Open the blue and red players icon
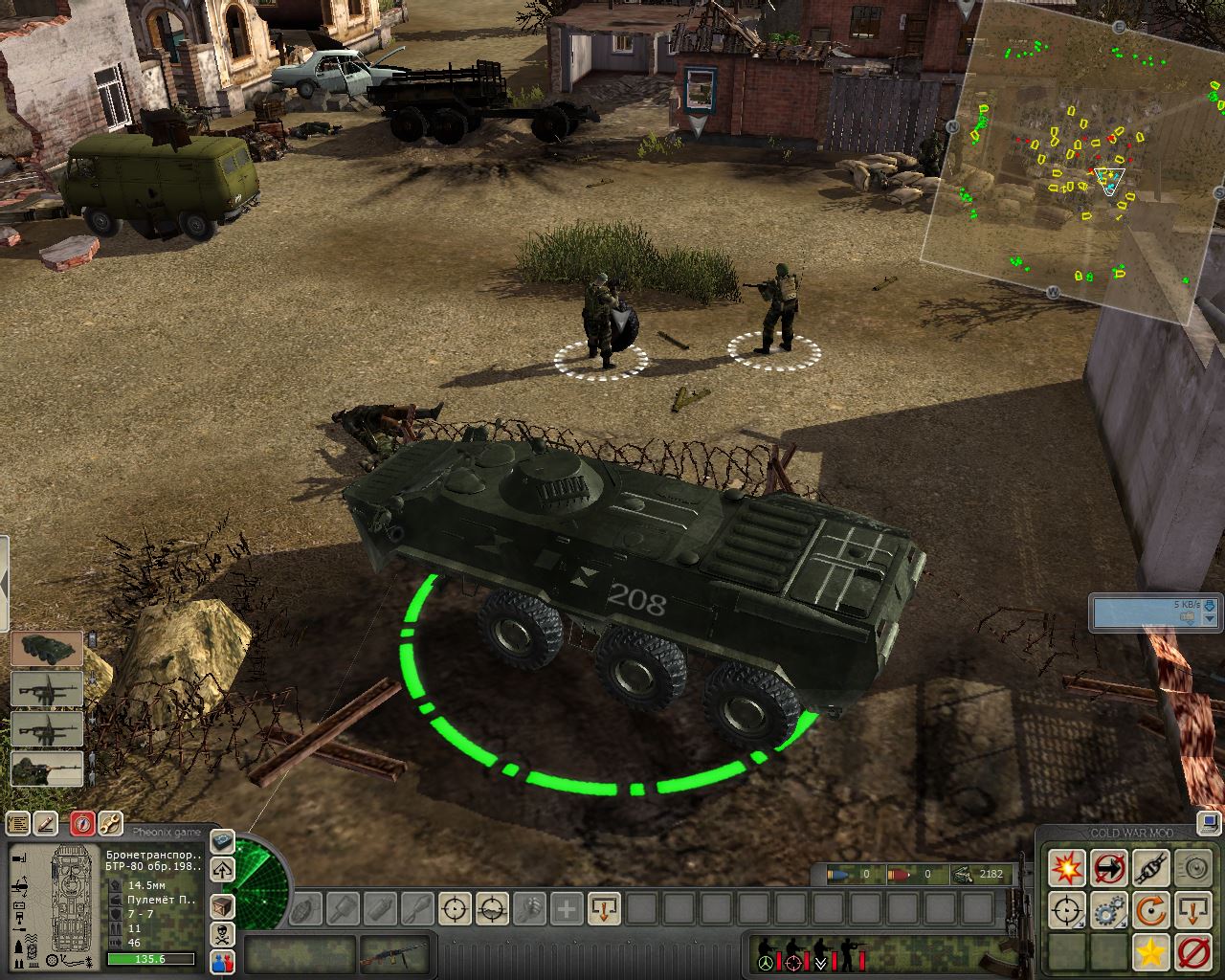This screenshot has width=1225, height=980. 222,962
